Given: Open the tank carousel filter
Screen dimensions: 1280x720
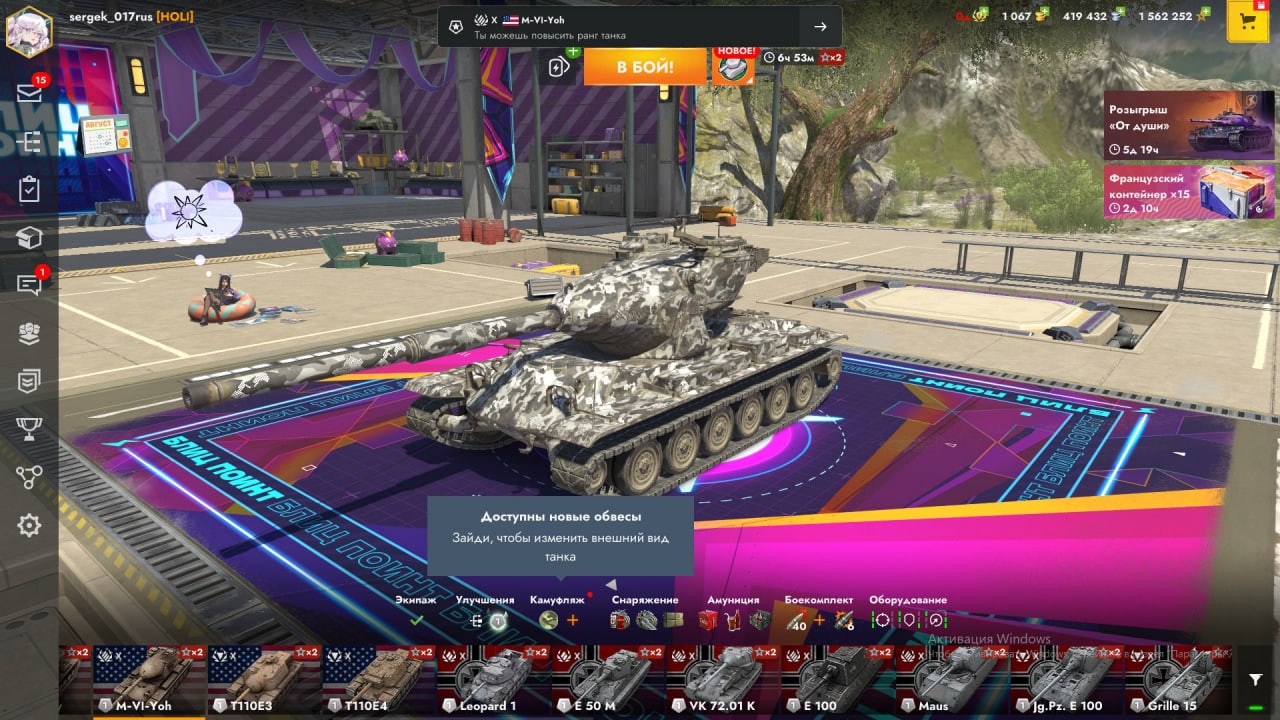Looking at the screenshot, I should click(1255, 680).
